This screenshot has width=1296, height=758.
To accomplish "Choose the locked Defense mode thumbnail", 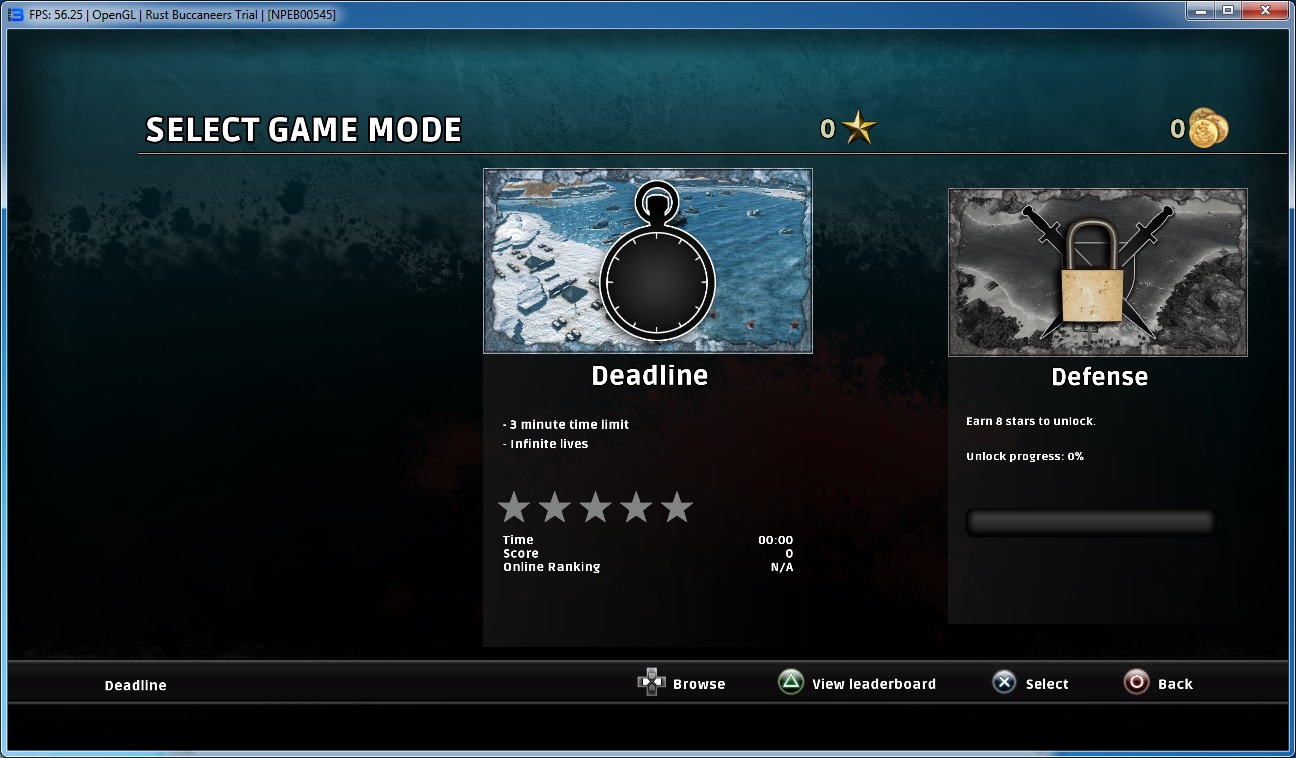I will (1097, 272).
